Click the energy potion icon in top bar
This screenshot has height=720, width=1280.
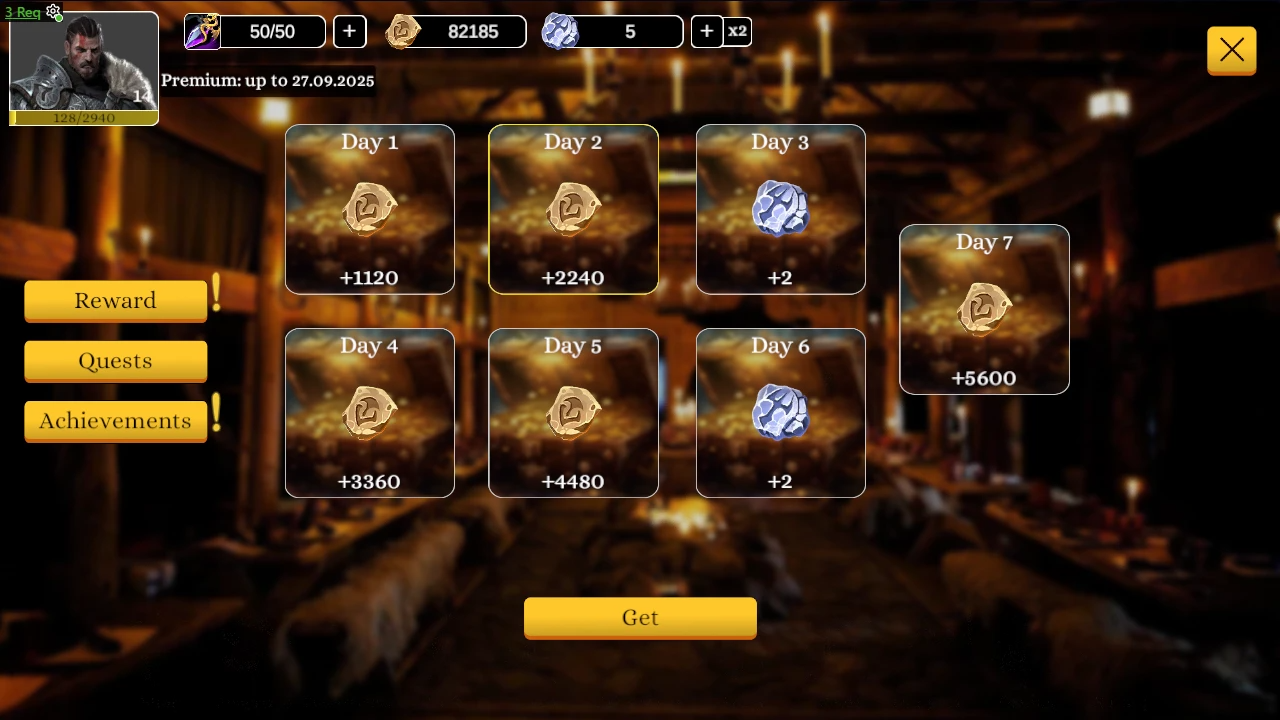coord(203,31)
